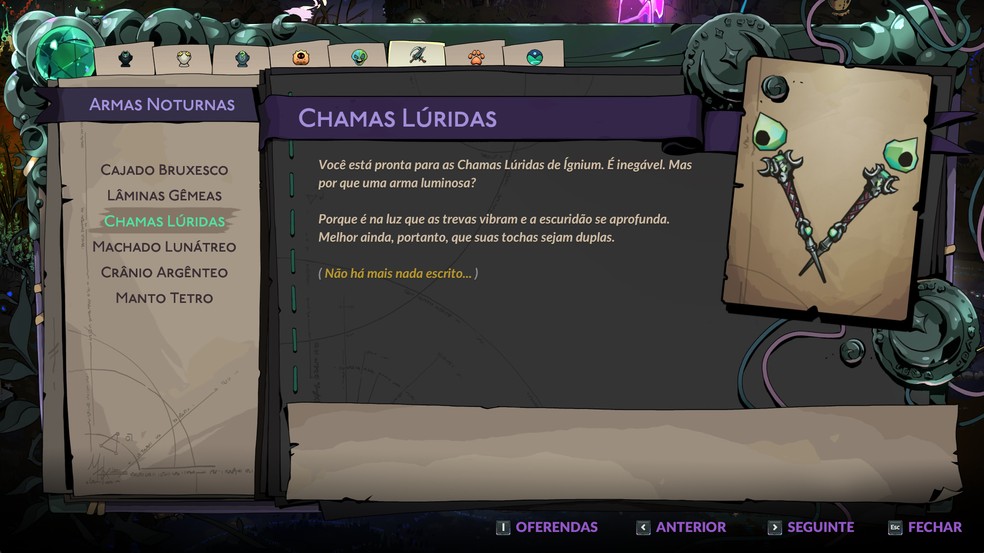Open the orange furry creature tab

(x=300, y=57)
